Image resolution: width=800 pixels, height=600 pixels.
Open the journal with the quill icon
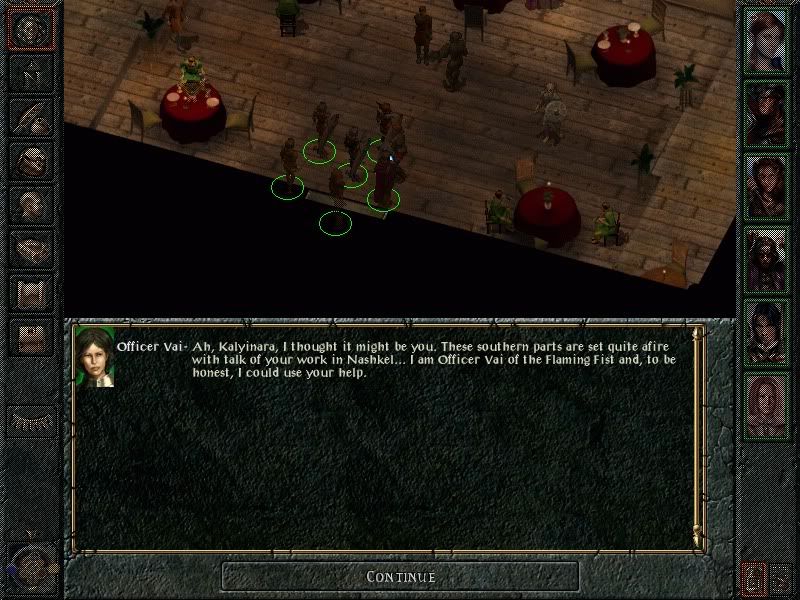coord(30,118)
